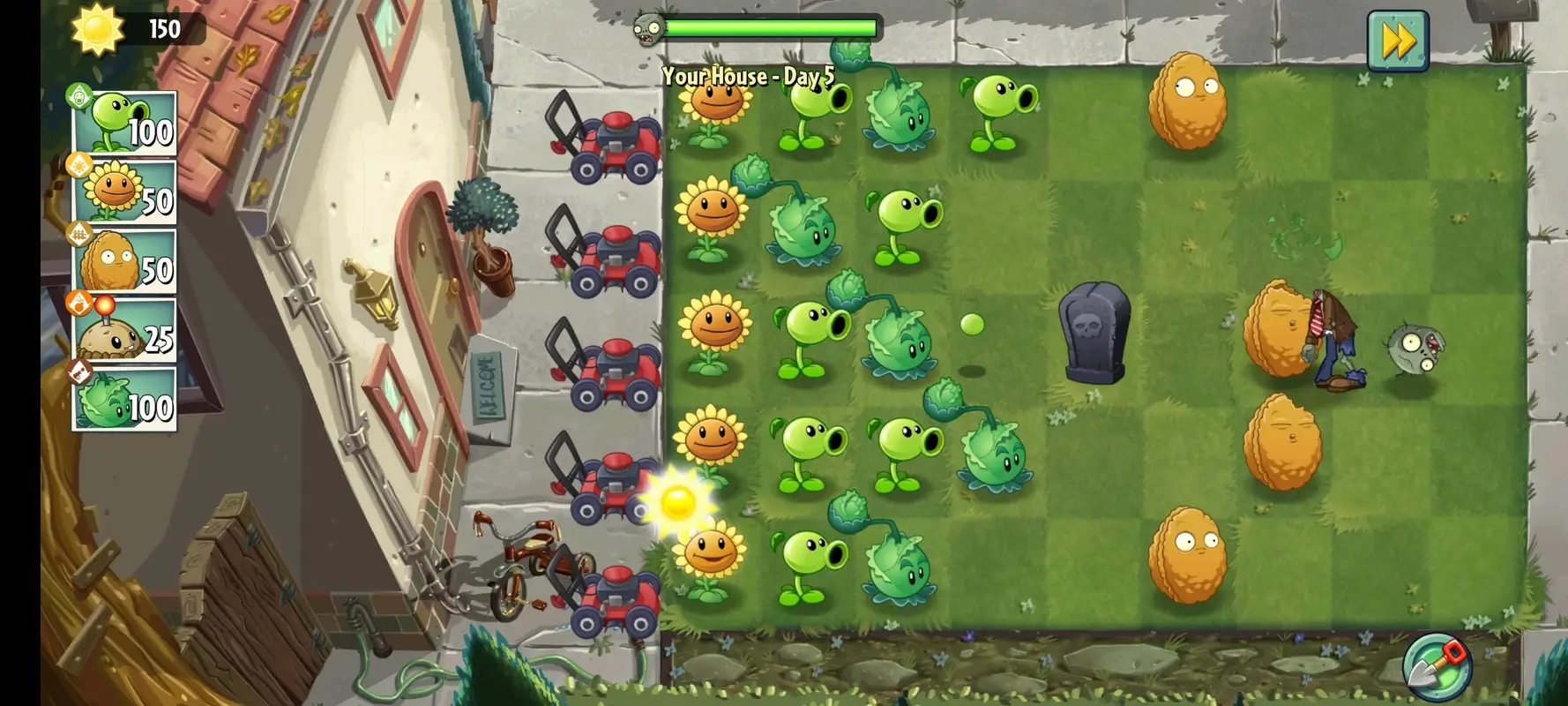Enable fast-forward mode
The height and width of the screenshot is (706, 1568).
point(1400,38)
